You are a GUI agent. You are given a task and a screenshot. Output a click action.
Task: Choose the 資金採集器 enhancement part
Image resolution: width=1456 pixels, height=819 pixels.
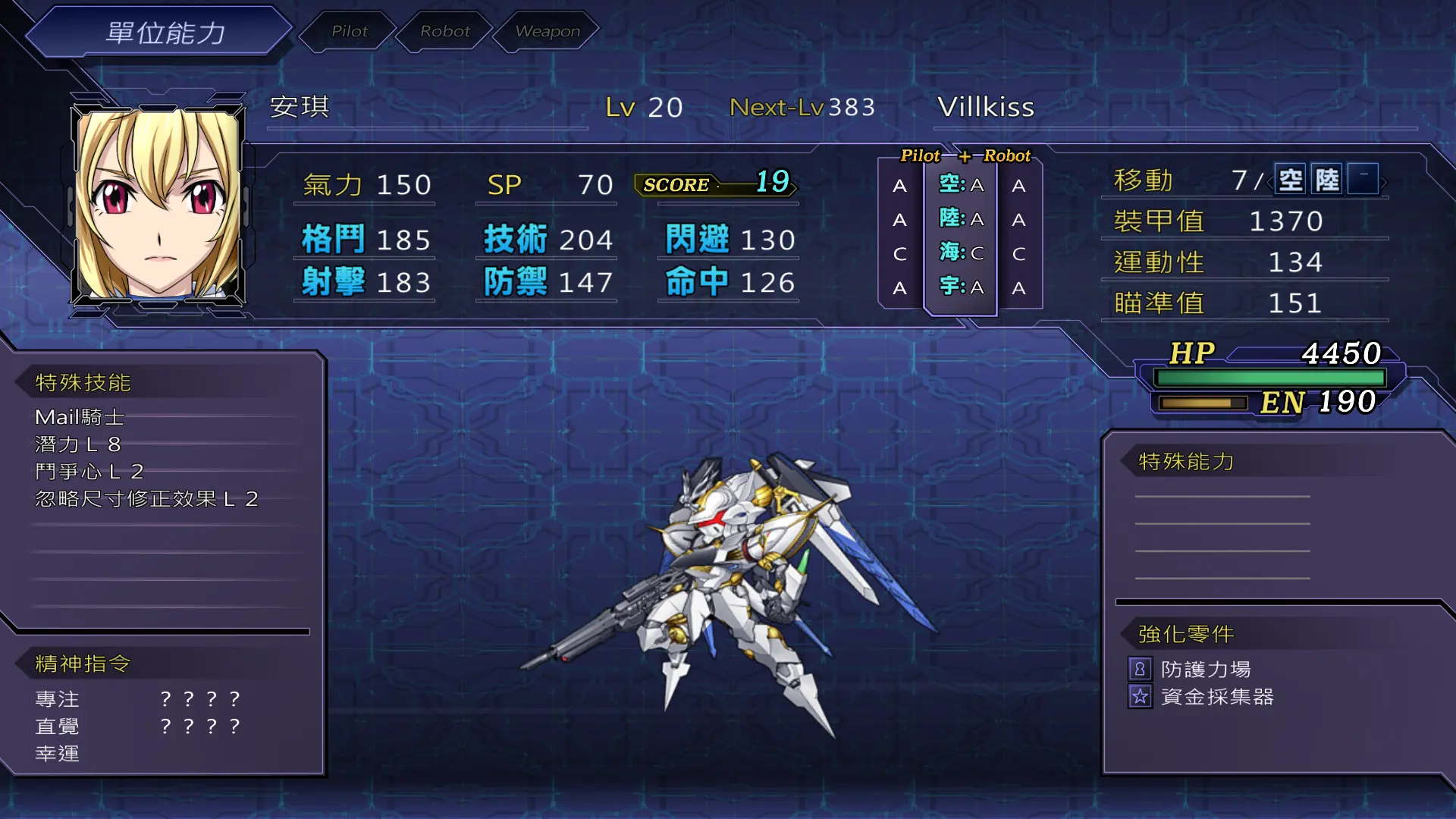pyautogui.click(x=1216, y=697)
